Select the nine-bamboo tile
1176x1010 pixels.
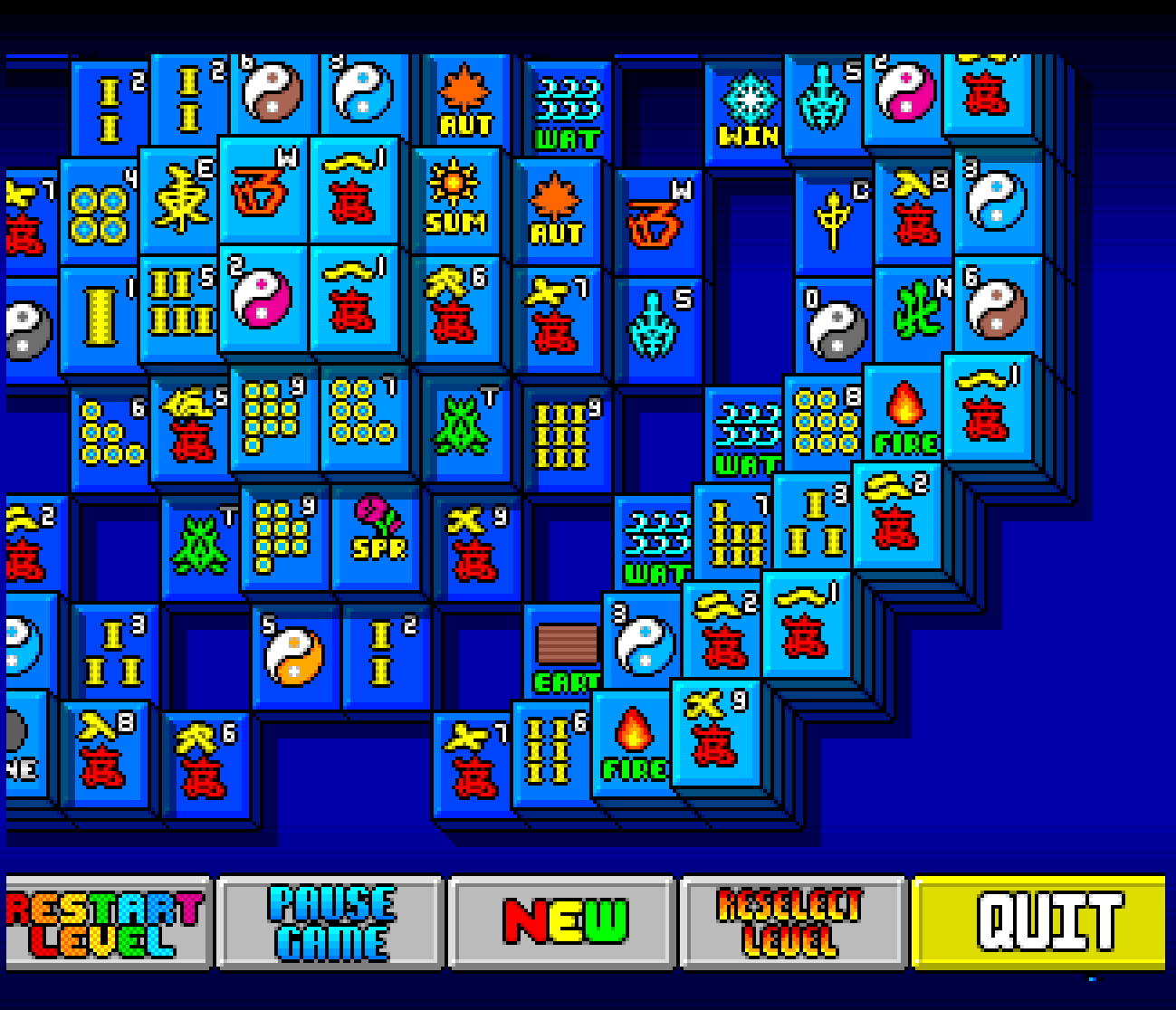coord(565,435)
